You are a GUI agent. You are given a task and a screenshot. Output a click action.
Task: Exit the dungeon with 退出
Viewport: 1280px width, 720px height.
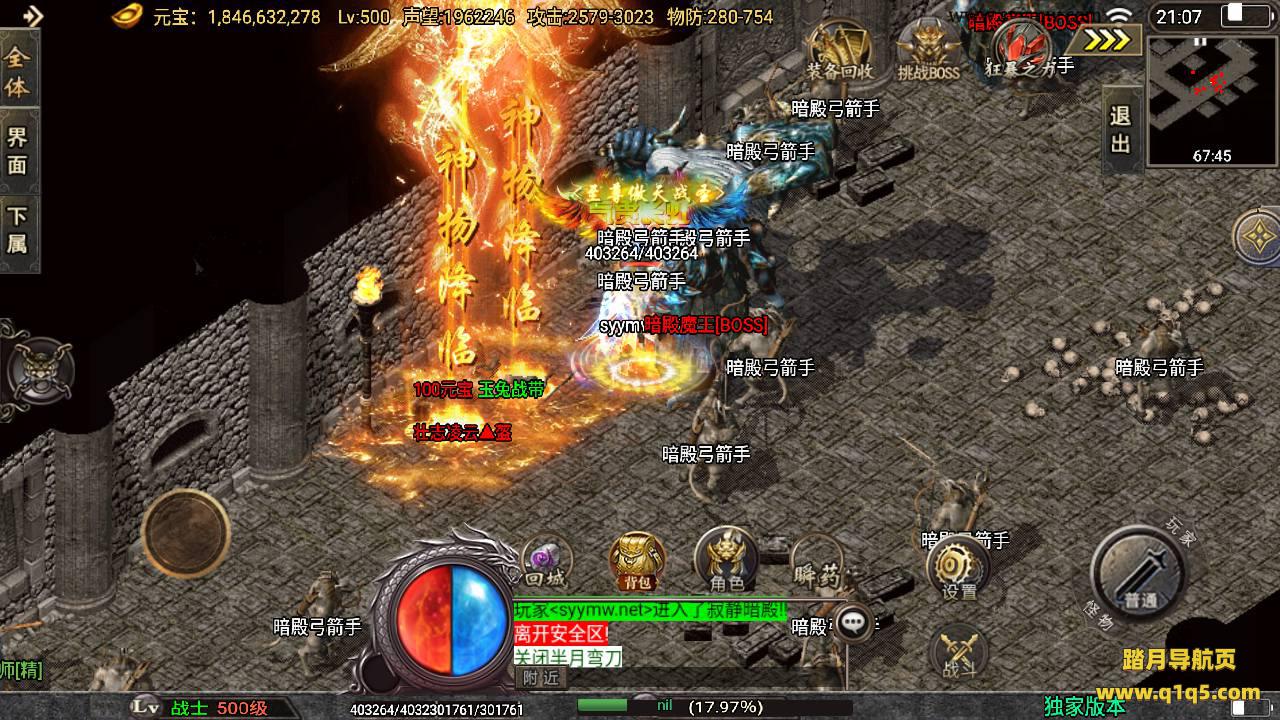pyautogui.click(x=1121, y=128)
